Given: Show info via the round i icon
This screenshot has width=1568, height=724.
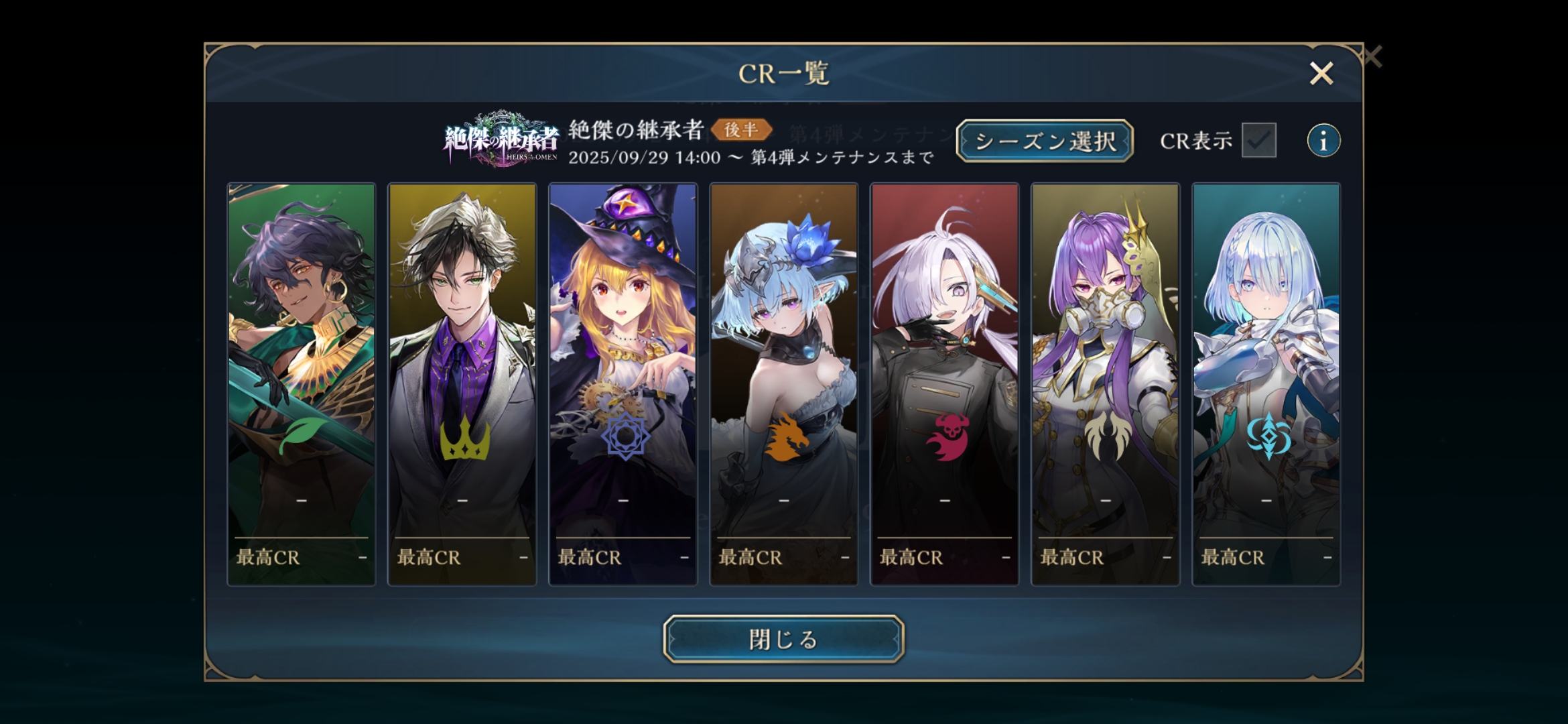Looking at the screenshot, I should coord(1323,141).
